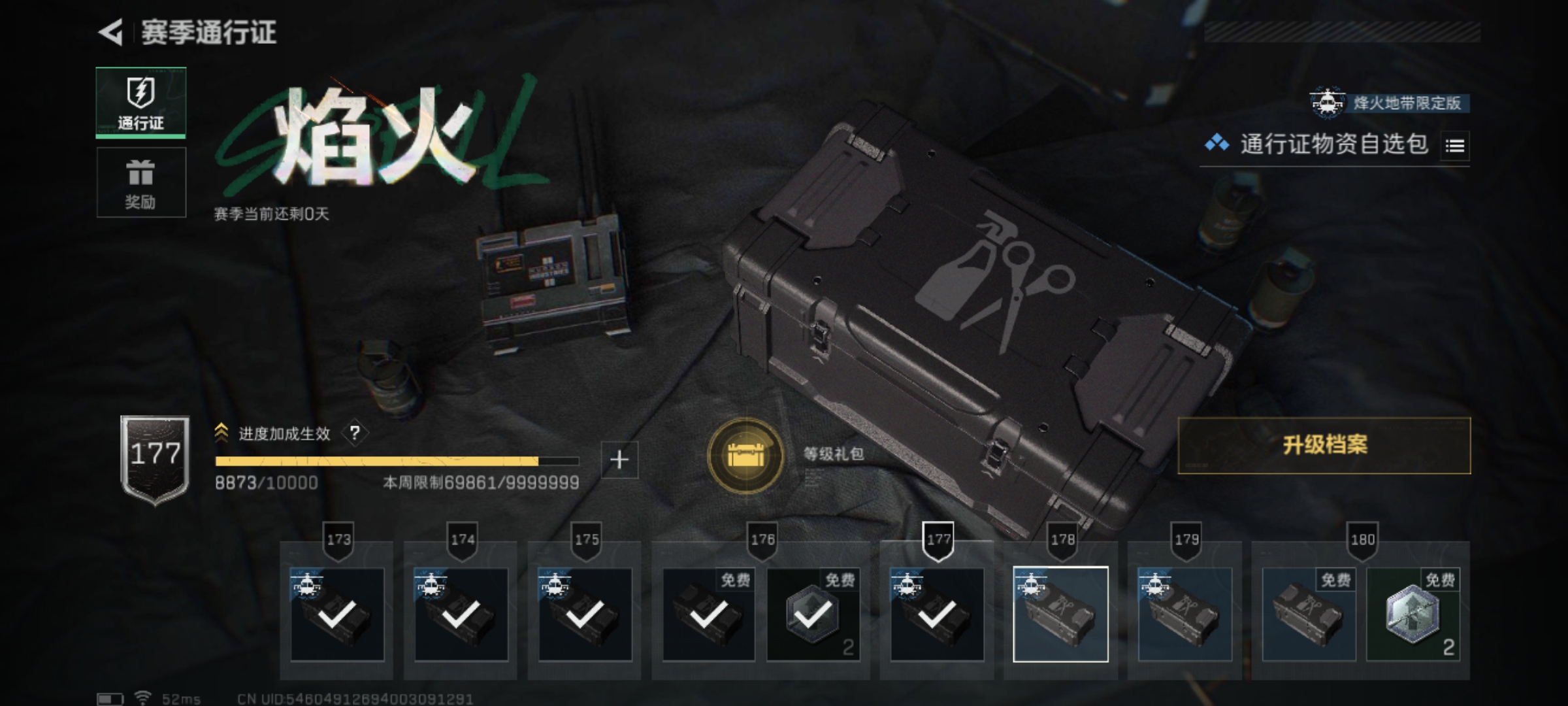Choose the level 180 hexagon badge reward

[x=1413, y=614]
